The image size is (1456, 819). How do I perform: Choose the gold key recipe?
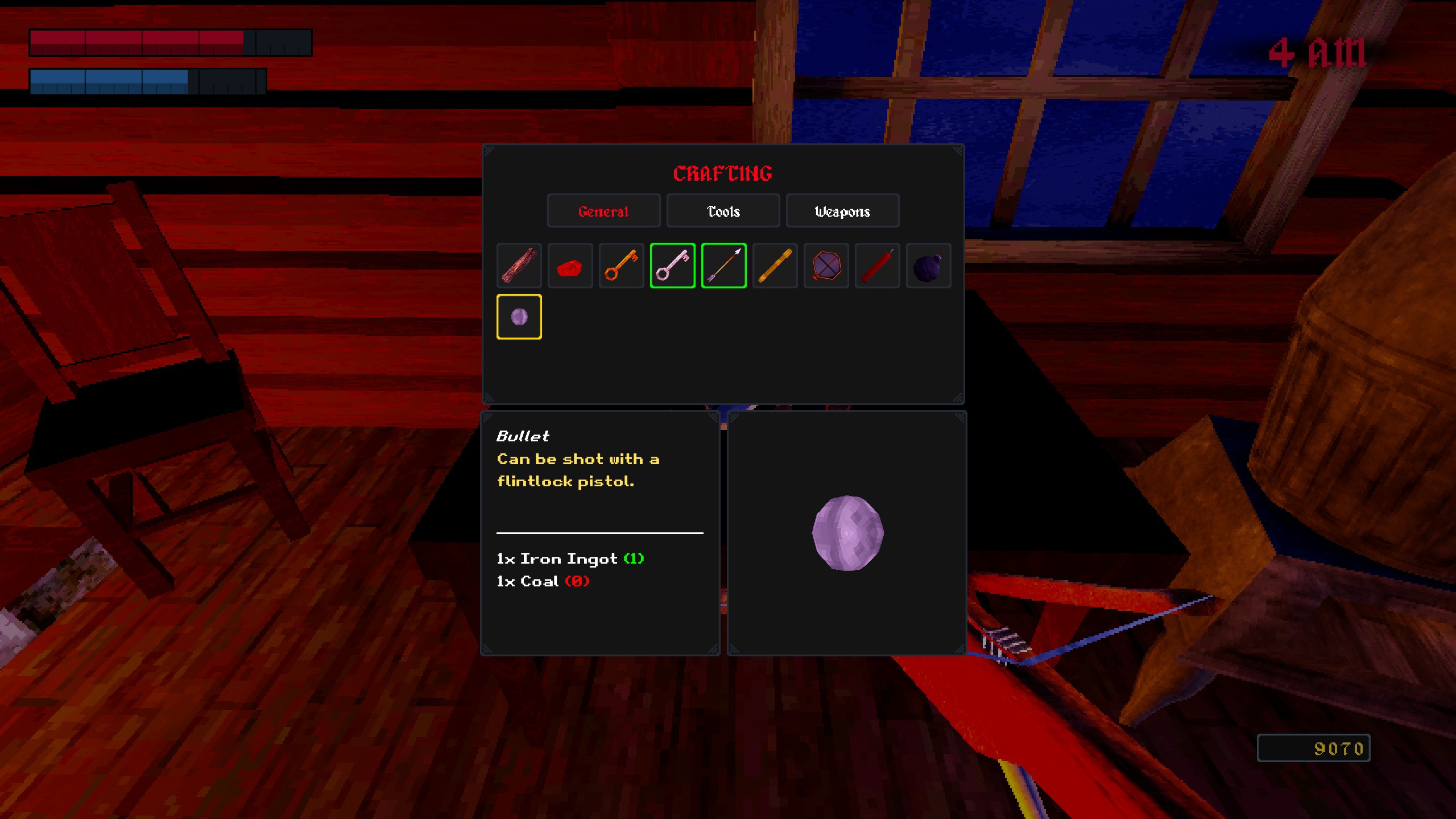[x=621, y=266]
